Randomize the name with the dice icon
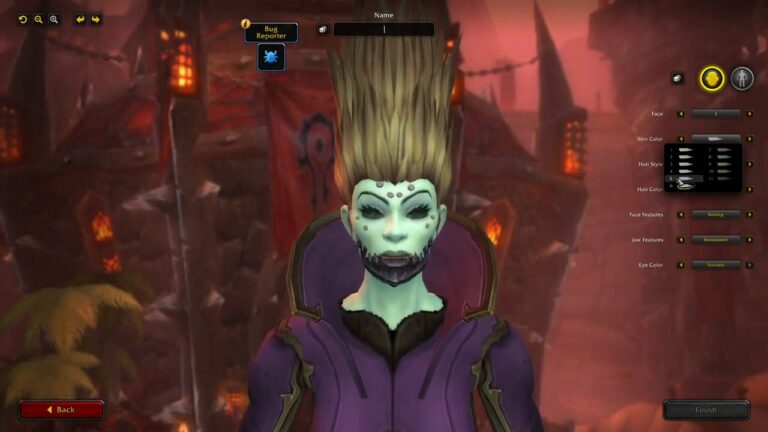Image resolution: width=768 pixels, height=432 pixels. [323, 30]
